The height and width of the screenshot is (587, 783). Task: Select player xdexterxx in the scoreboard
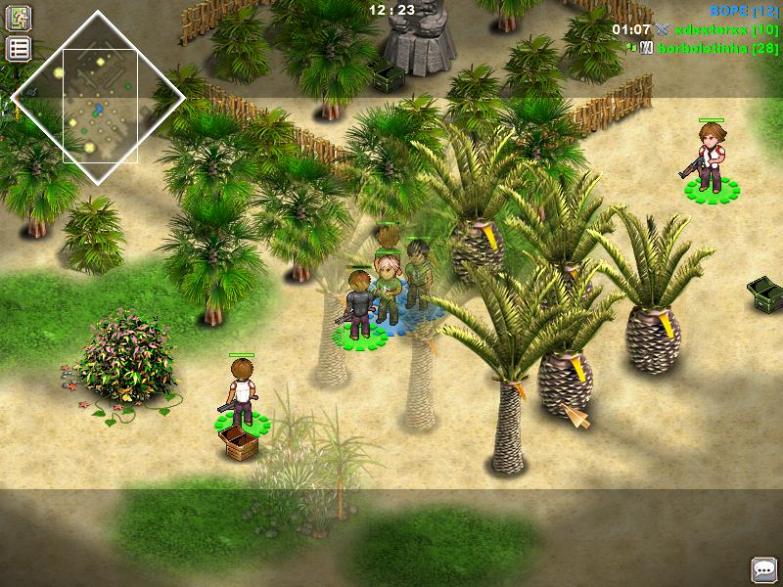click(708, 30)
